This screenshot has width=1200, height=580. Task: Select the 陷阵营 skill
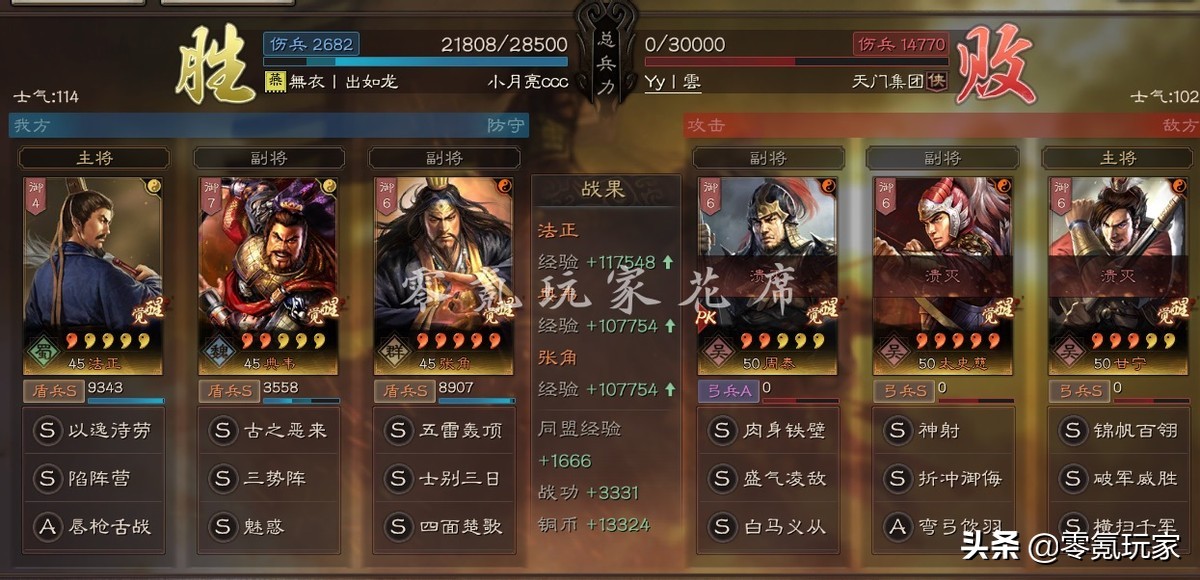[x=94, y=479]
